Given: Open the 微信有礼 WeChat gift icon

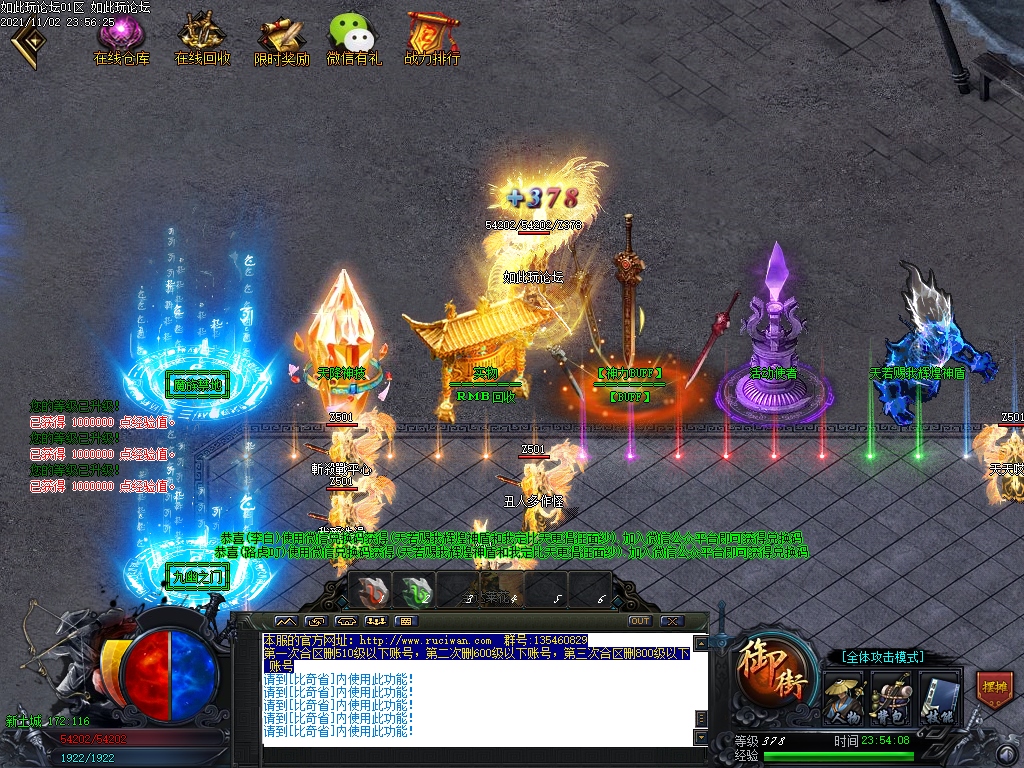Looking at the screenshot, I should tap(354, 36).
